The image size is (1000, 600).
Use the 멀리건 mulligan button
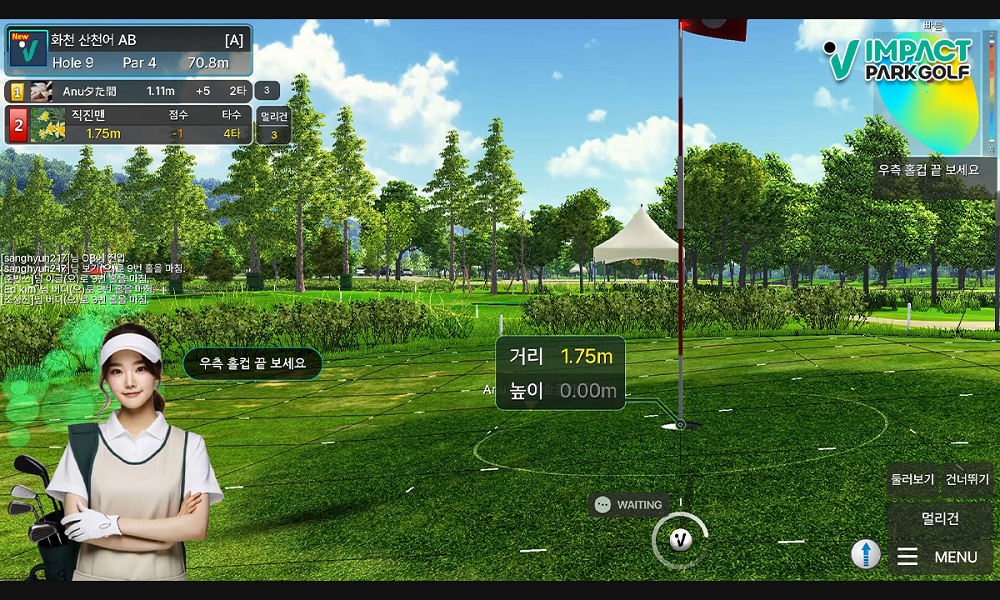[940, 518]
